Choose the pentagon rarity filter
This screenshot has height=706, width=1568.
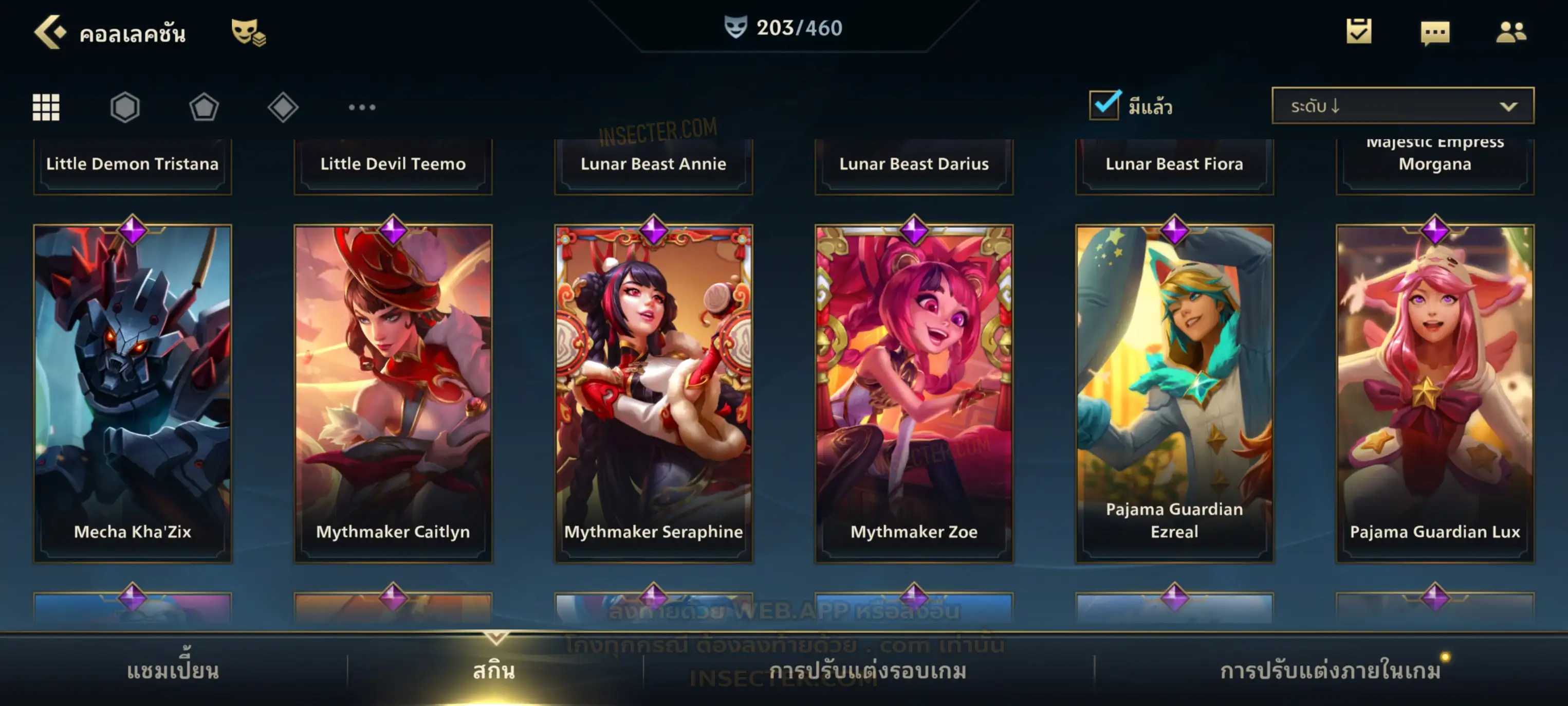point(204,107)
